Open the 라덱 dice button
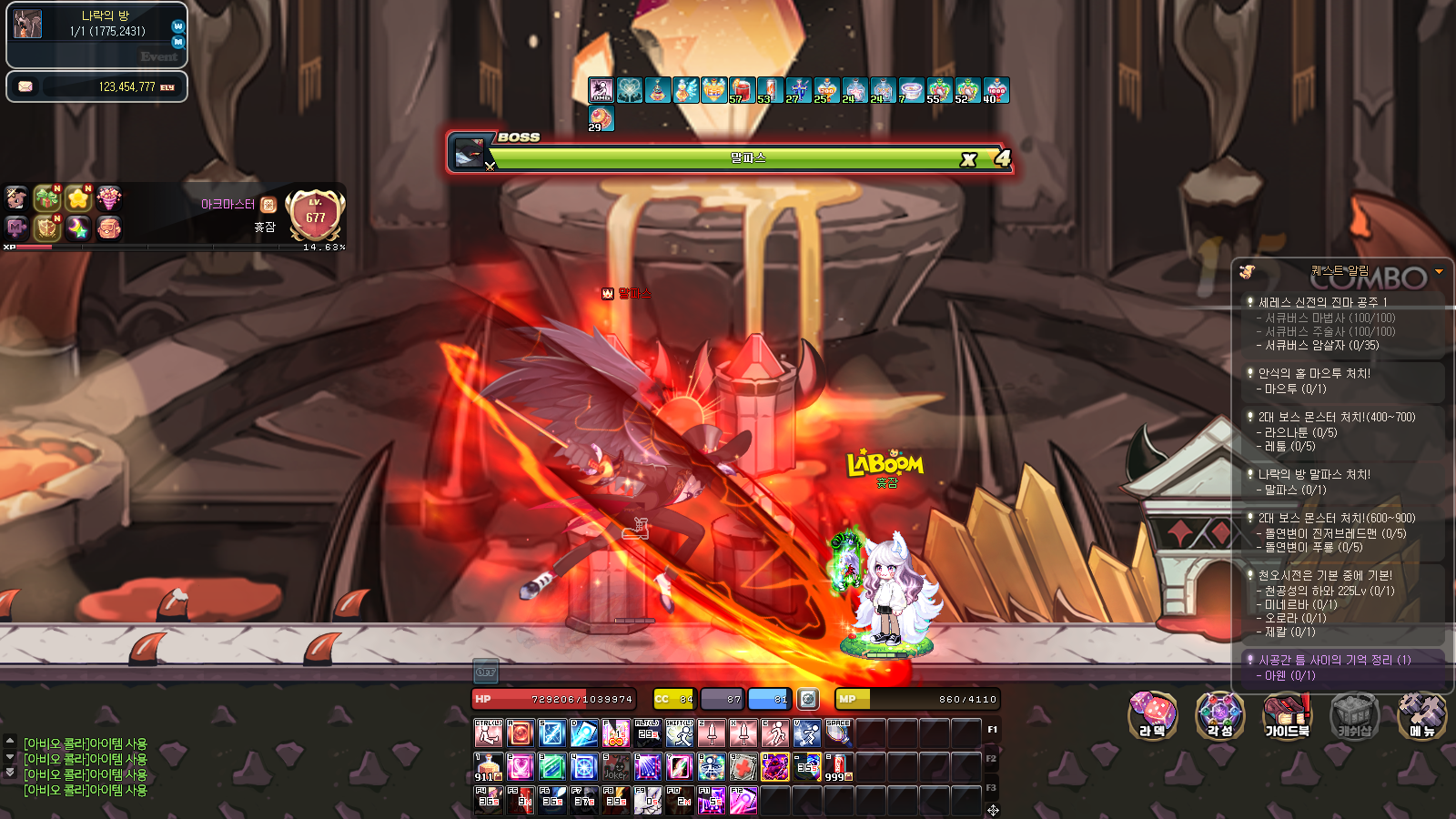This screenshot has height=819, width=1456. coord(1152,715)
